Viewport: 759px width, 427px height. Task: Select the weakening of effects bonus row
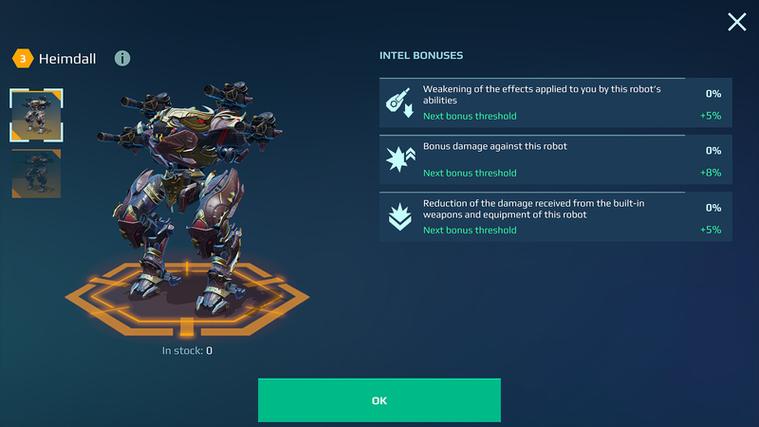[x=555, y=102]
